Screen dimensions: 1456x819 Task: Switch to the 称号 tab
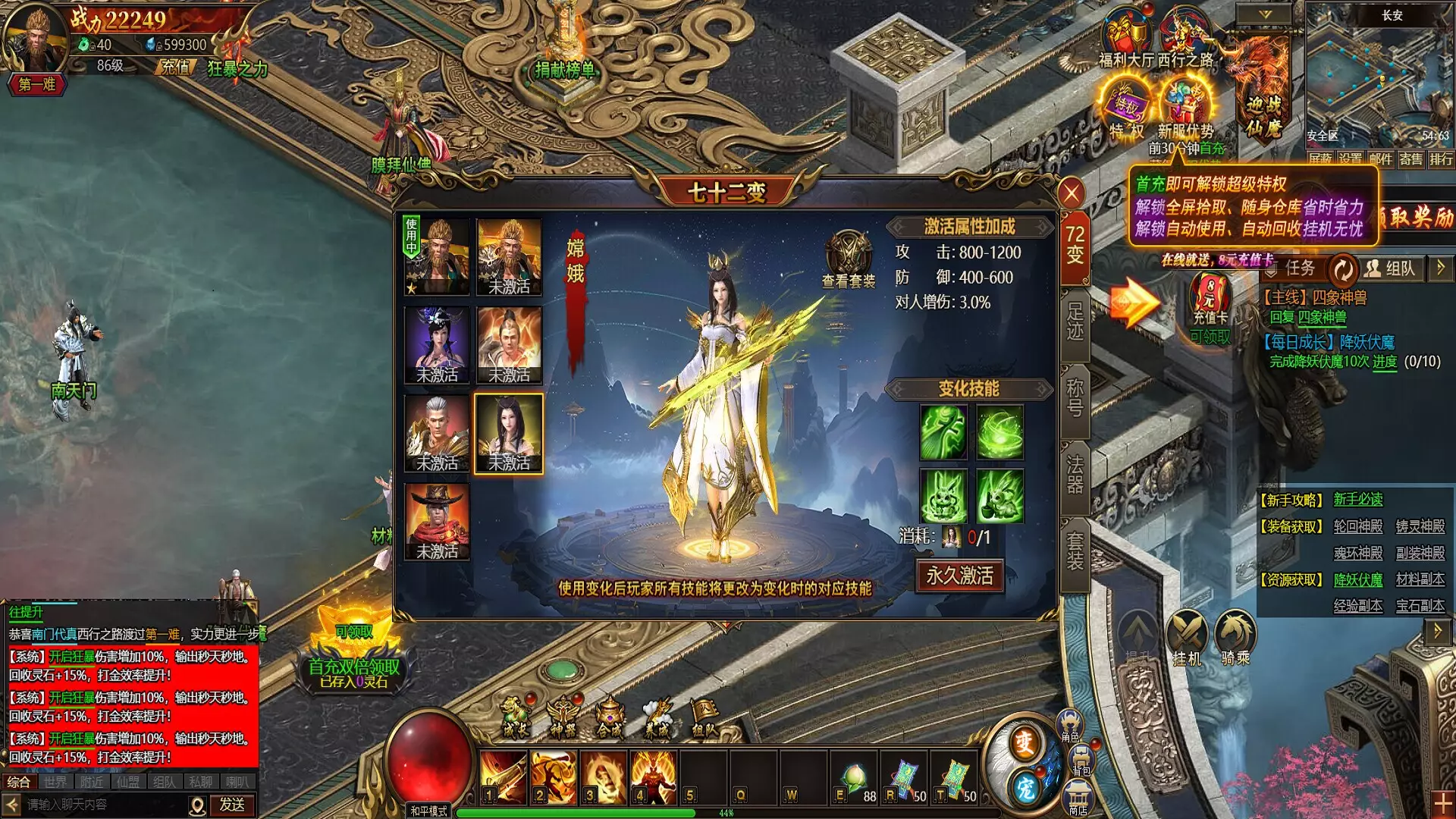[1075, 398]
